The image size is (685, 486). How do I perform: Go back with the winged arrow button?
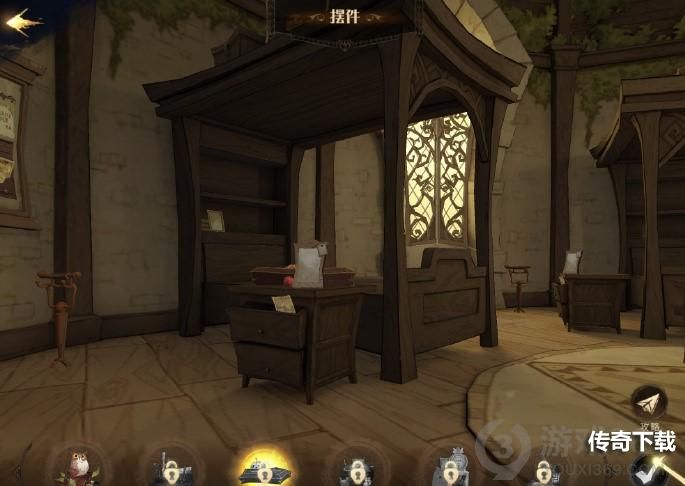[24, 22]
